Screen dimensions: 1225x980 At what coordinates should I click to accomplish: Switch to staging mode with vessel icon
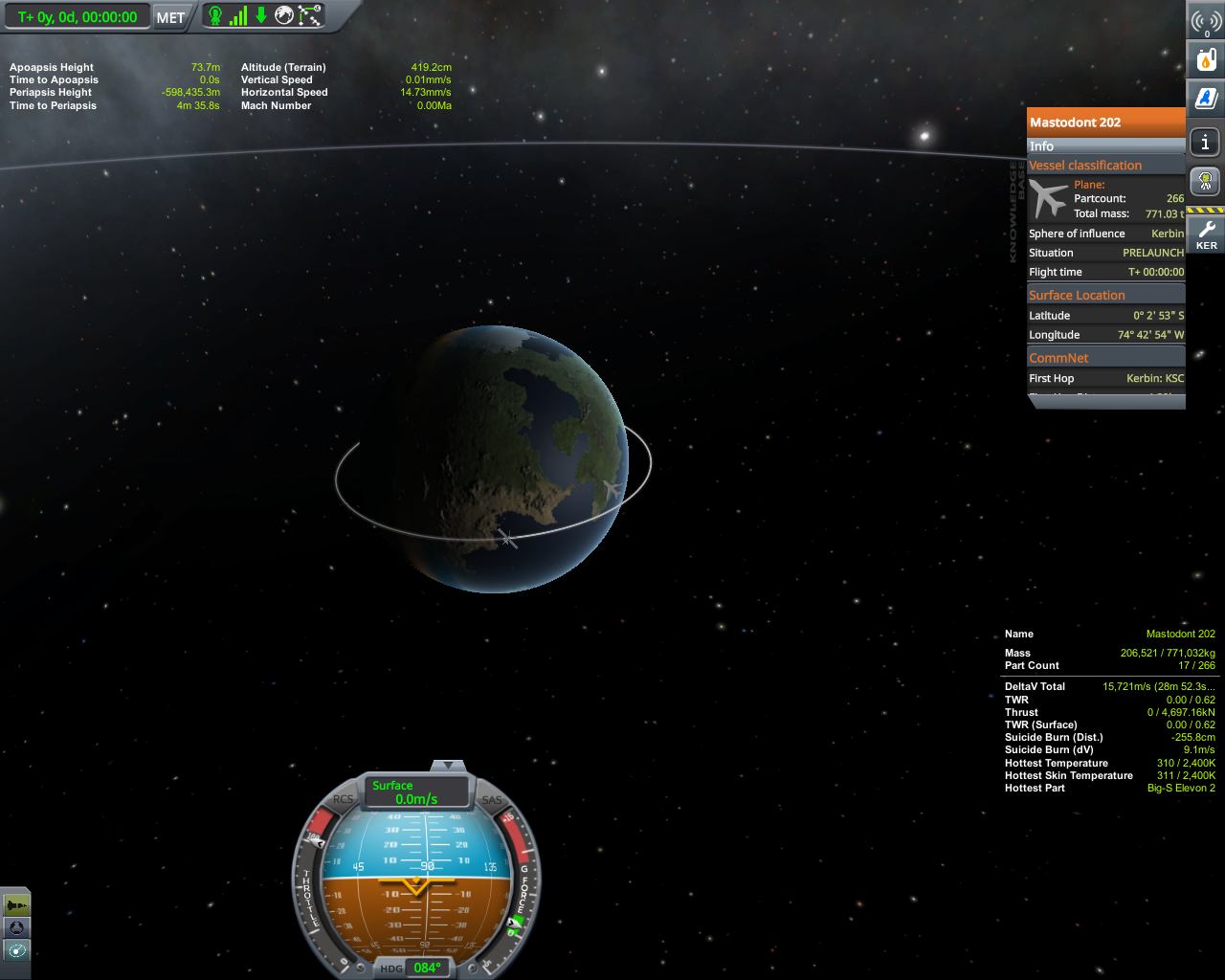point(16,904)
